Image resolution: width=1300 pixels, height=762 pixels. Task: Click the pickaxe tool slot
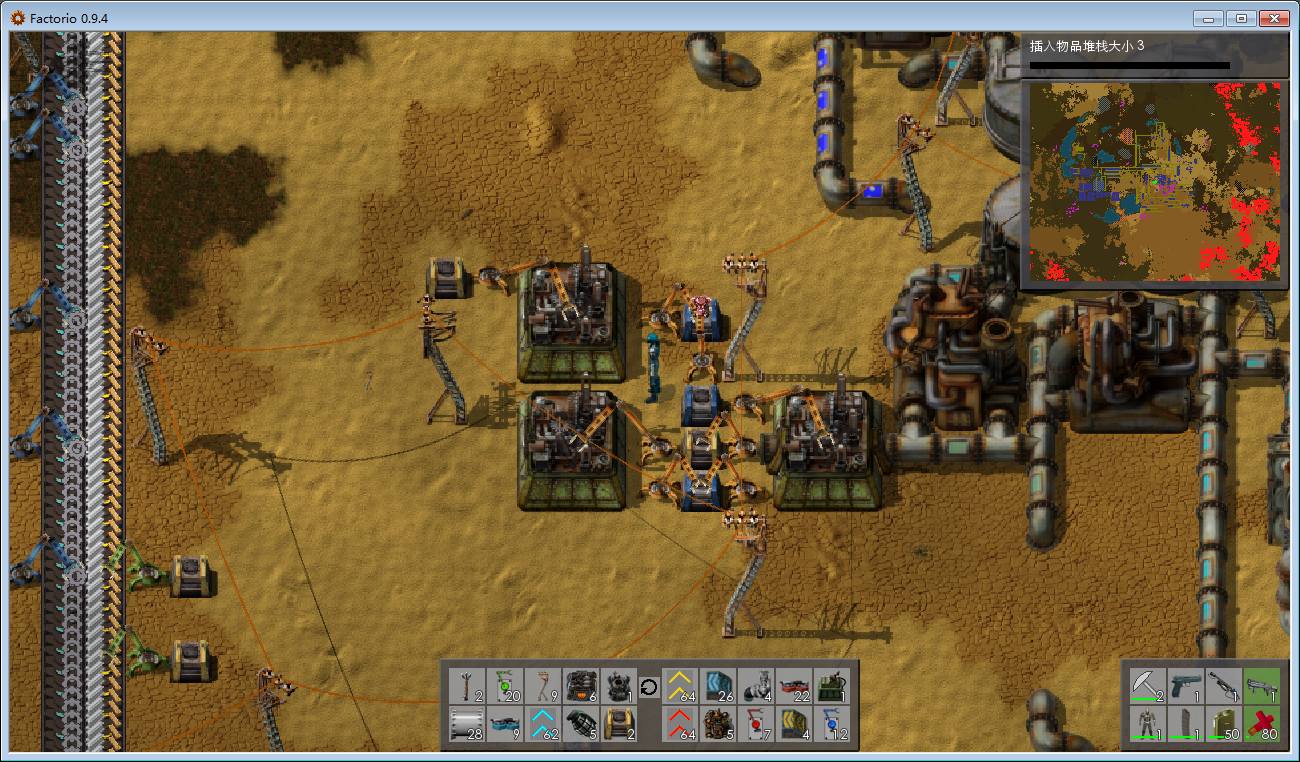[1146, 686]
